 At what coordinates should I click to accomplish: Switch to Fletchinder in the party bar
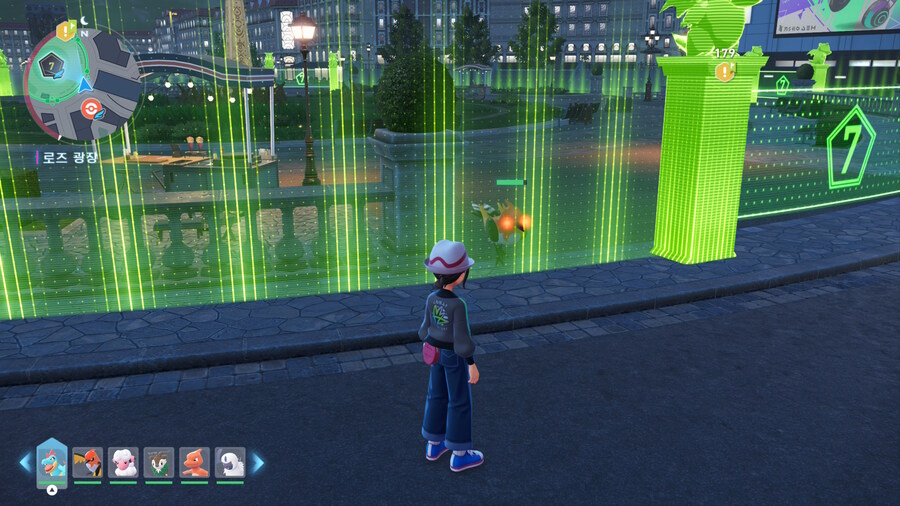click(x=88, y=462)
